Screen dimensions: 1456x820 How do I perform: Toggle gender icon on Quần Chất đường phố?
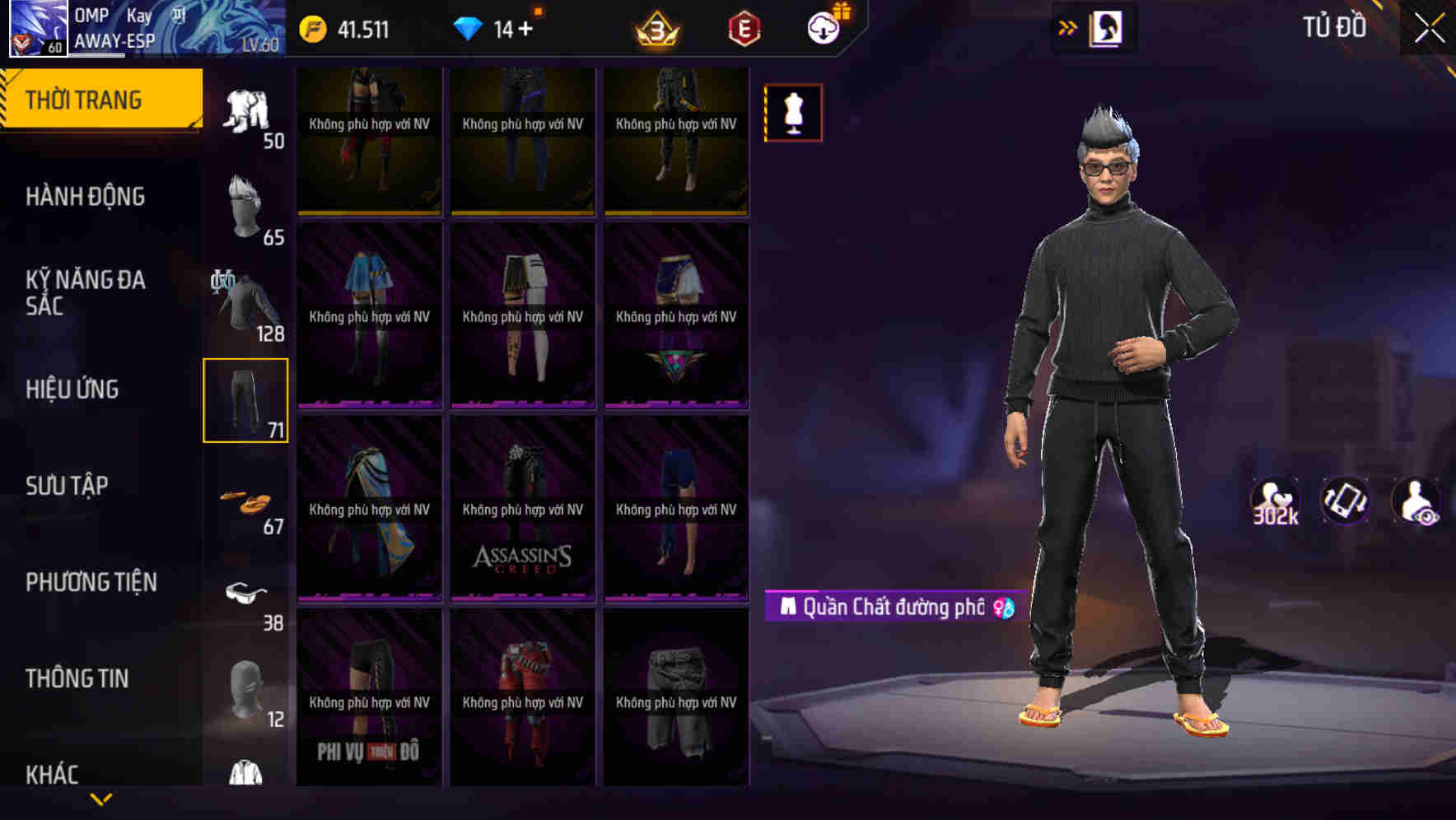(x=1003, y=607)
